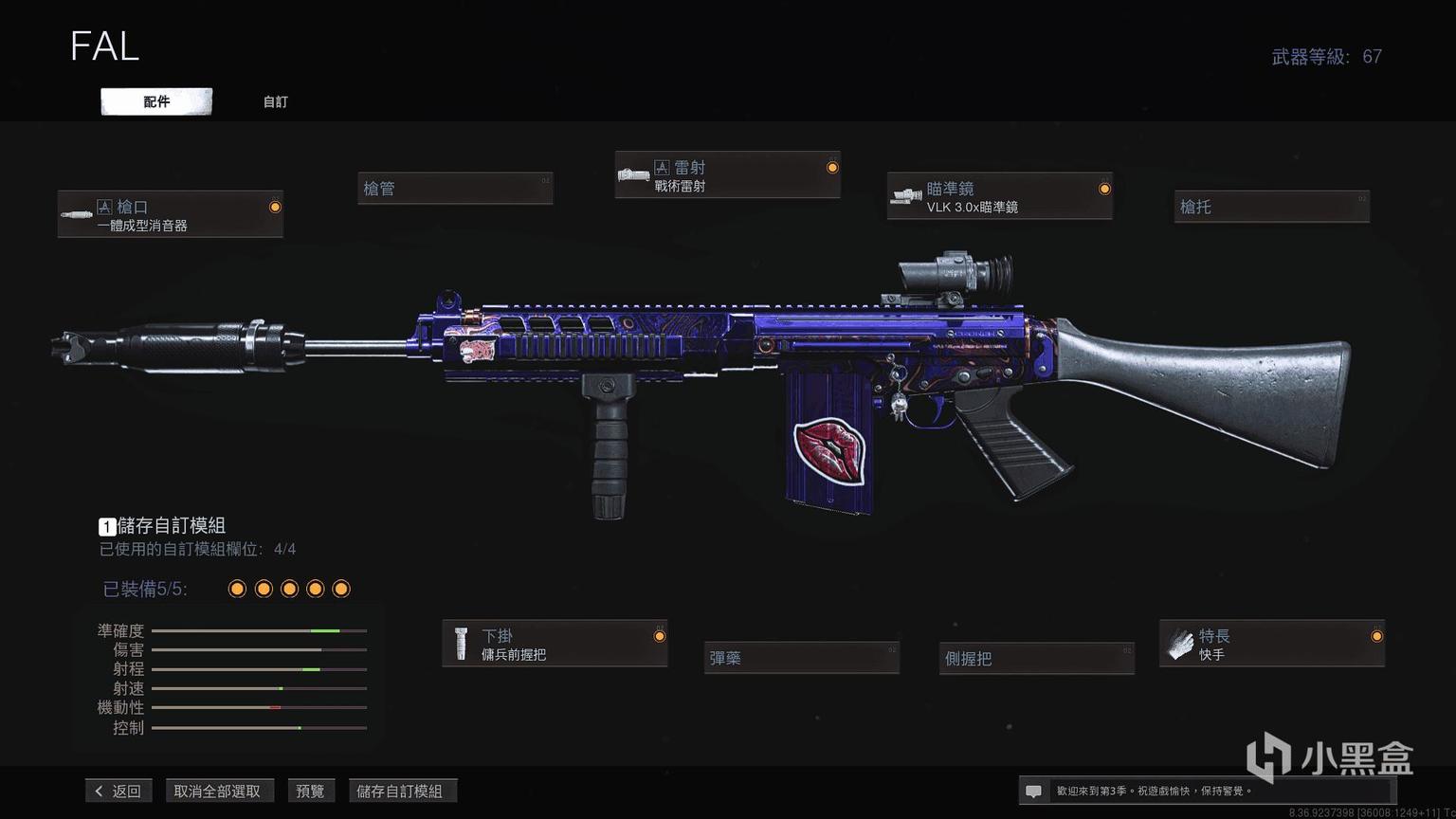Select the 瞄準鏡 VLK 3.0x optic slot
1456x819 pixels.
999,196
